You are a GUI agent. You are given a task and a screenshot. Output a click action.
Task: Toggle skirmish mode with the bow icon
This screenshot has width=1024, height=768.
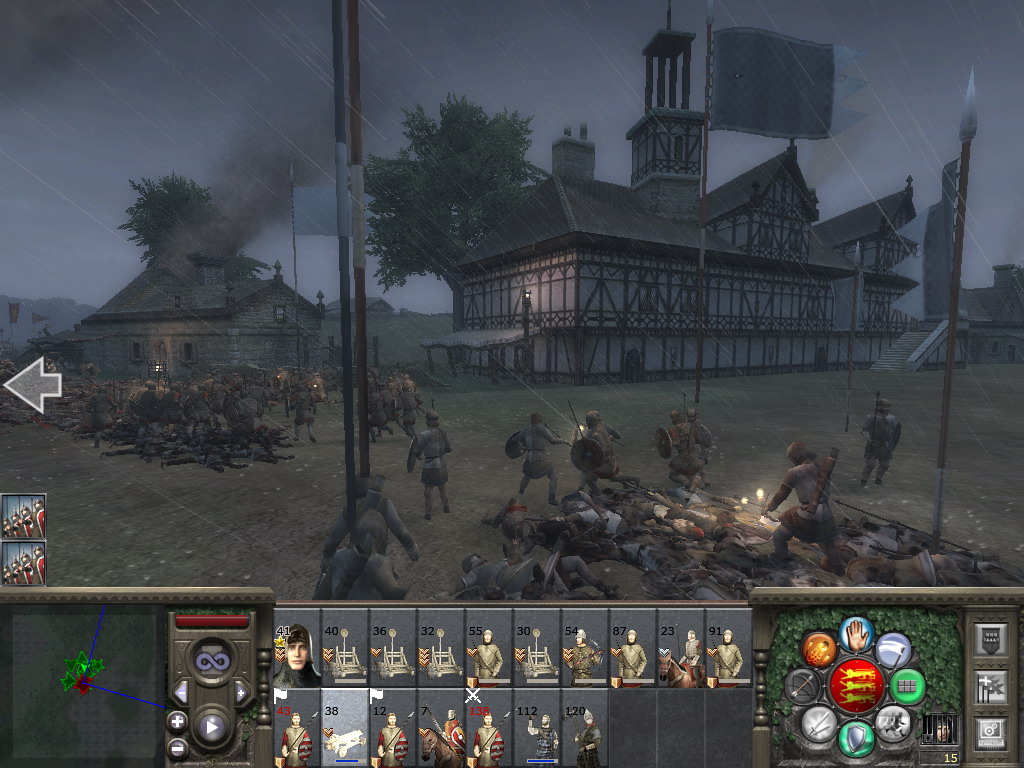tap(803, 687)
